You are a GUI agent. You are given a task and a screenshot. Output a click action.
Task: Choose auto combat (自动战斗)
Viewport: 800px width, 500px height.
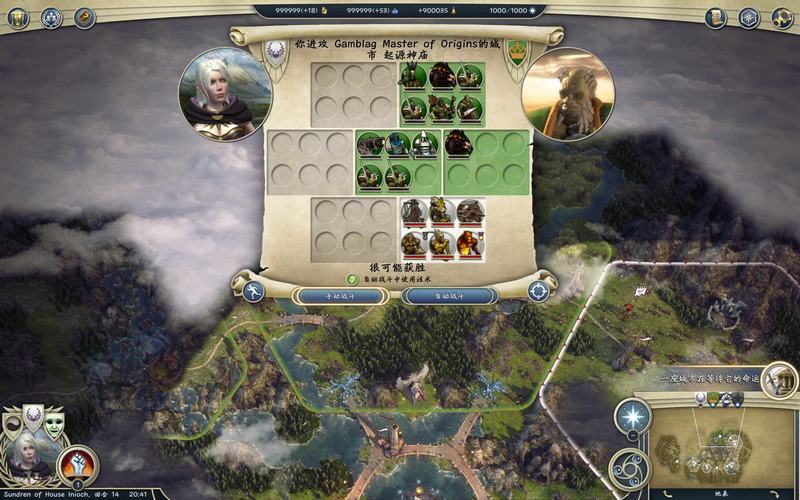(x=449, y=296)
